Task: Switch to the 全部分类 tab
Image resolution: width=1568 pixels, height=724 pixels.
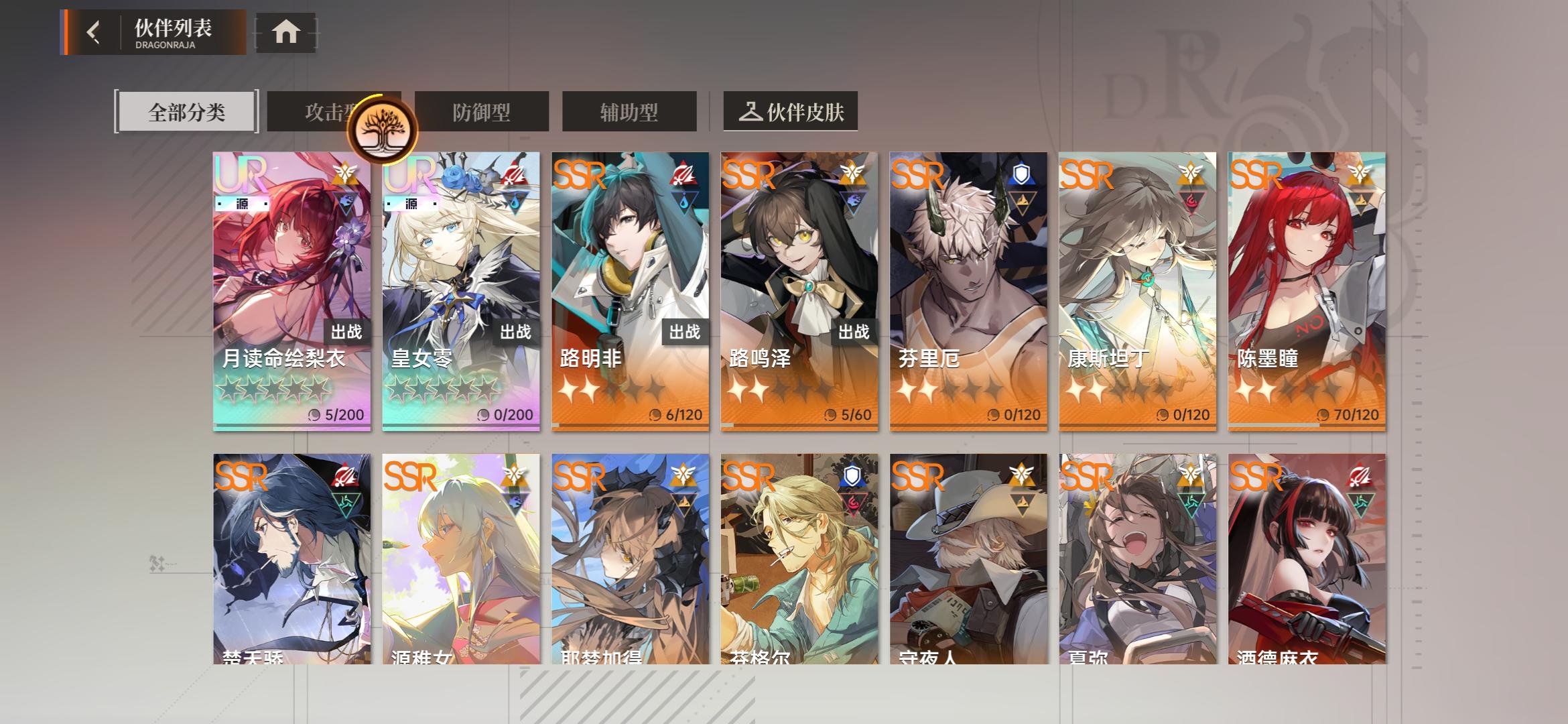Action: (x=186, y=111)
